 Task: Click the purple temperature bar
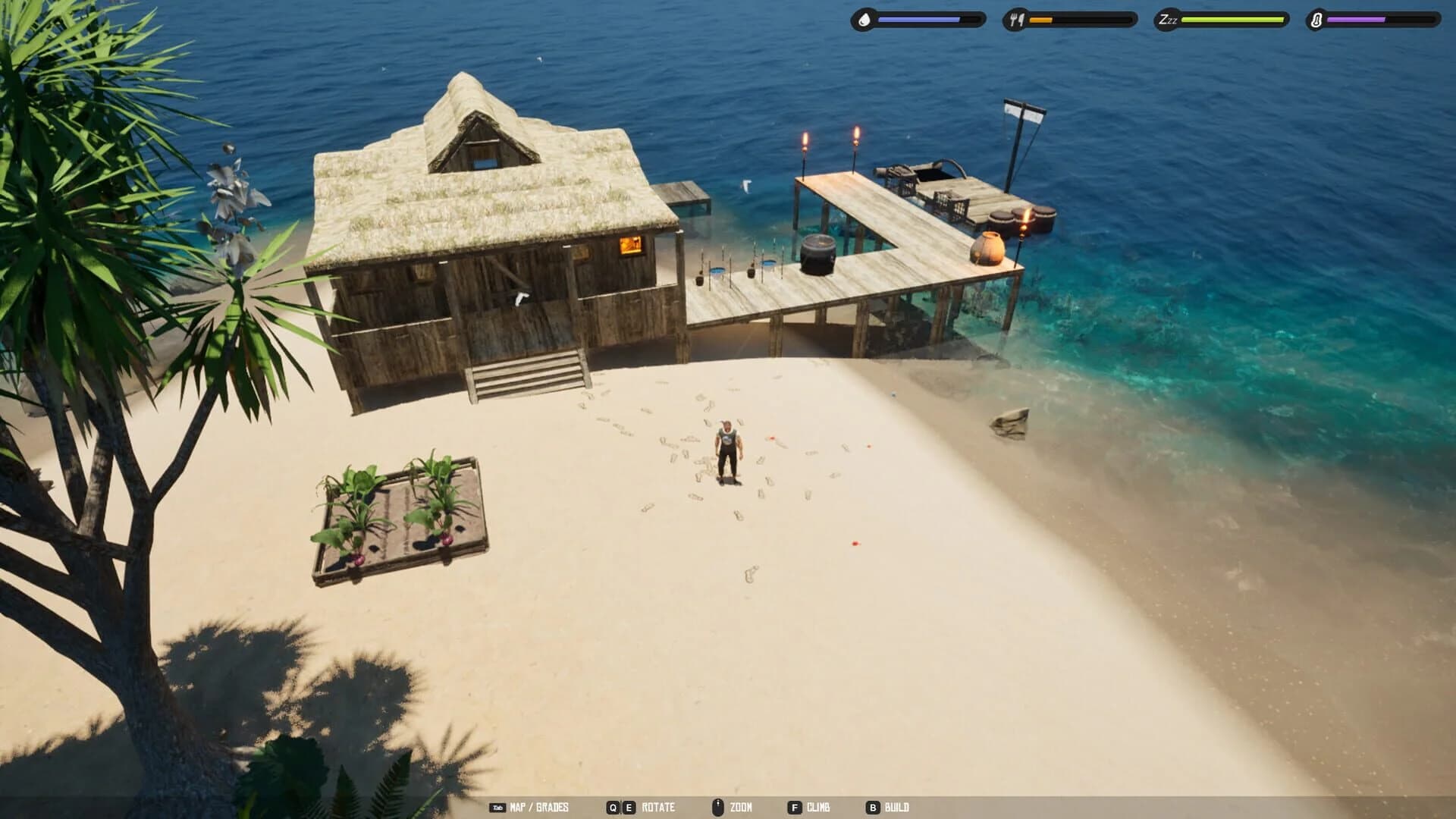(1357, 20)
